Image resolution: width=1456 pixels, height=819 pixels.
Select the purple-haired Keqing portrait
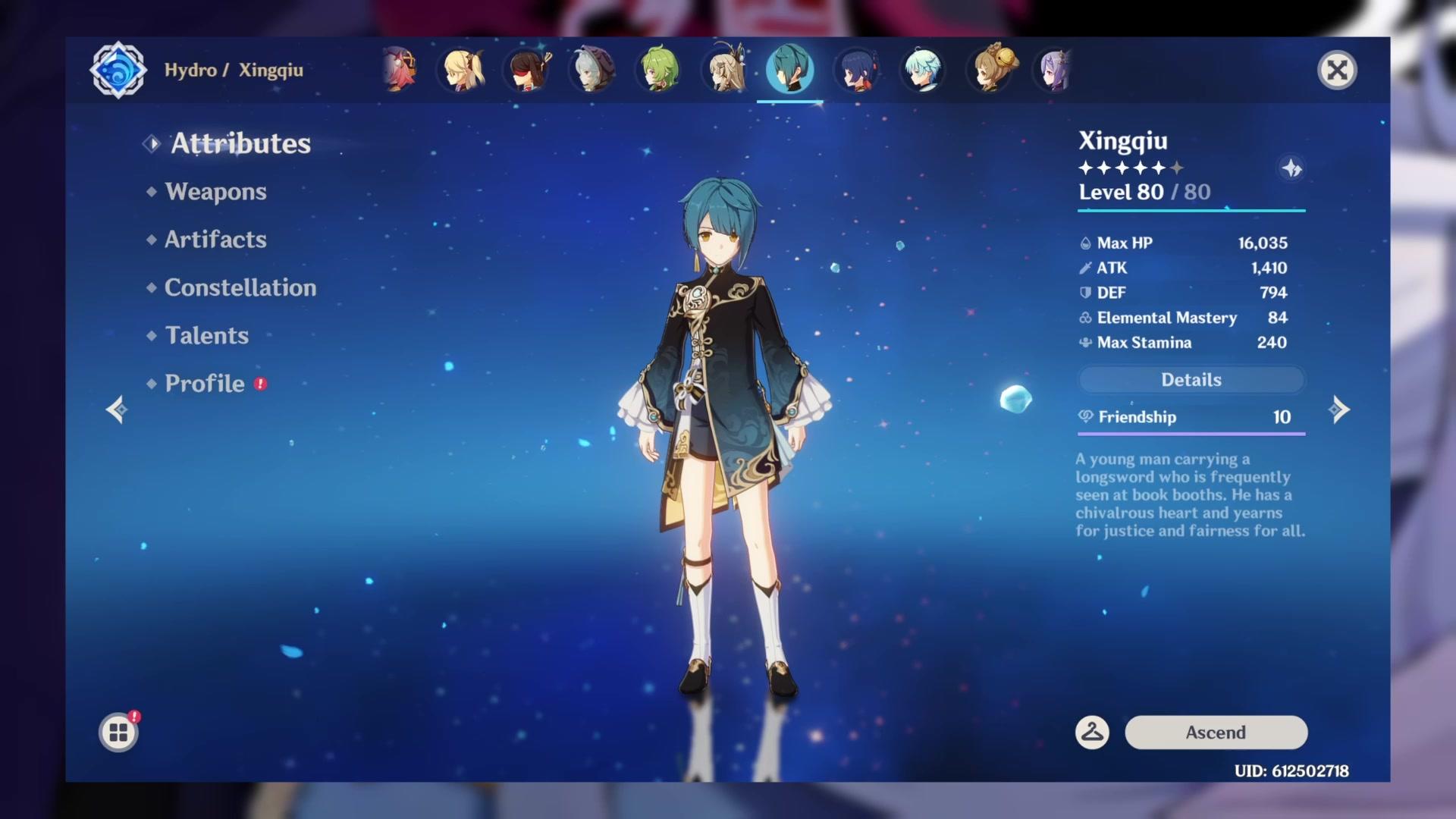(1054, 71)
